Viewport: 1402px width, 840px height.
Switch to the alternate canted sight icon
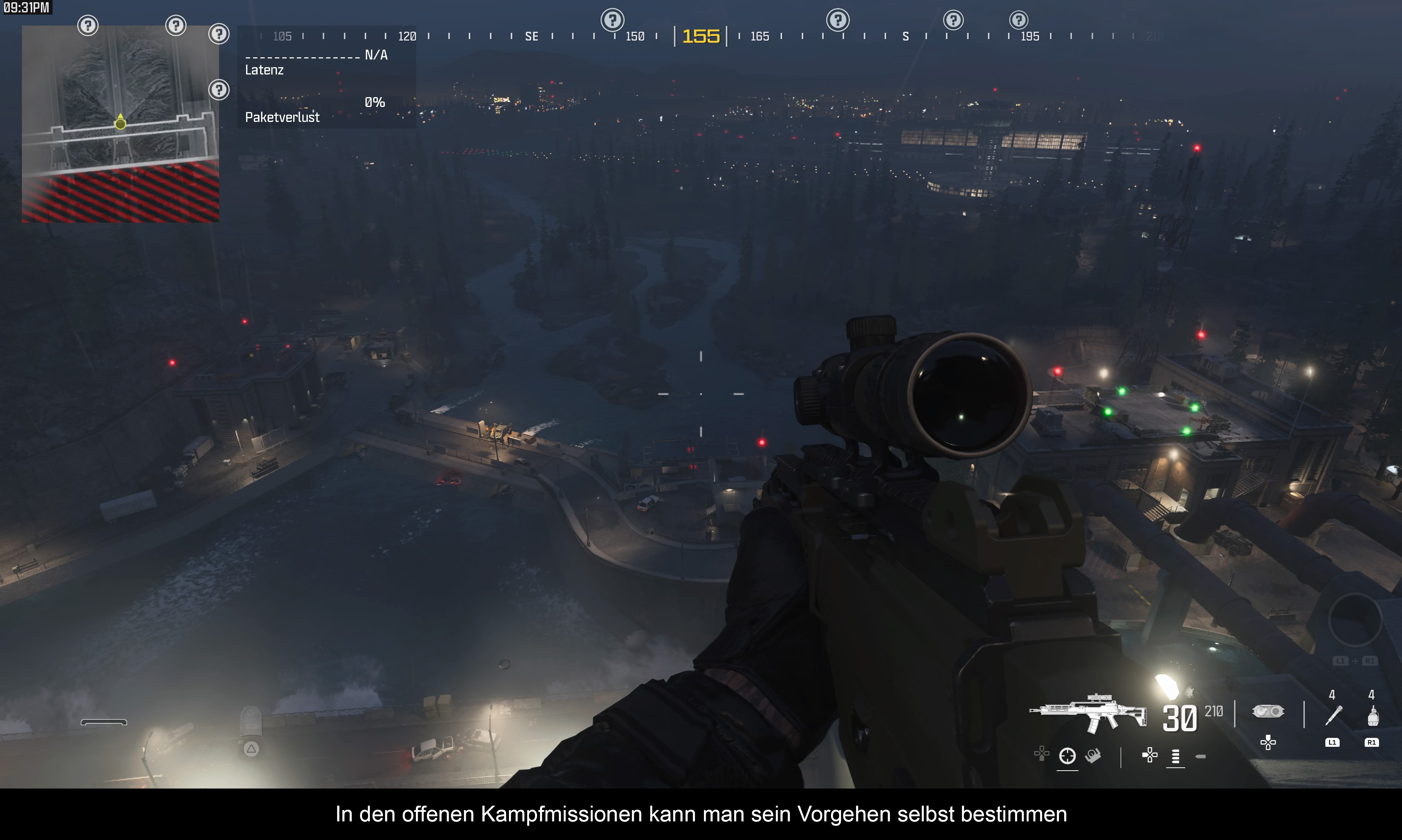pyautogui.click(x=1093, y=756)
